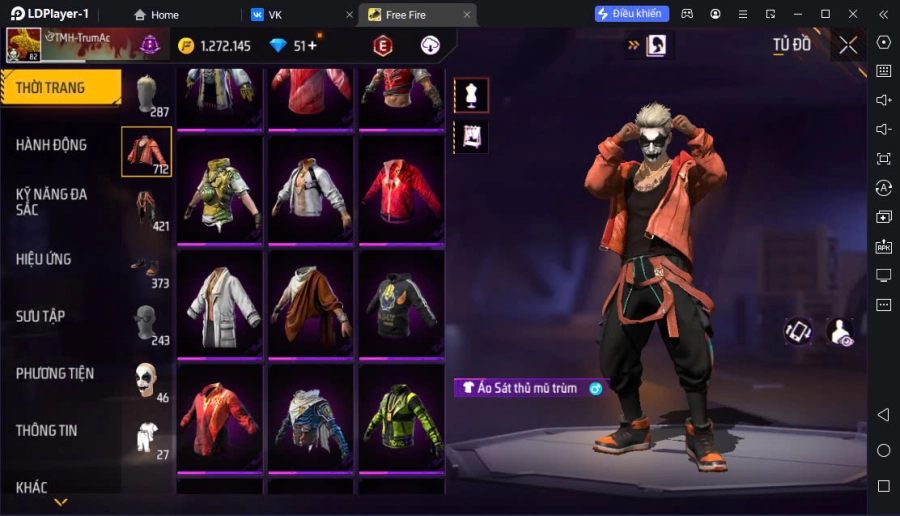Switch to the SƯU TẬP category
900x516 pixels.
(41, 316)
